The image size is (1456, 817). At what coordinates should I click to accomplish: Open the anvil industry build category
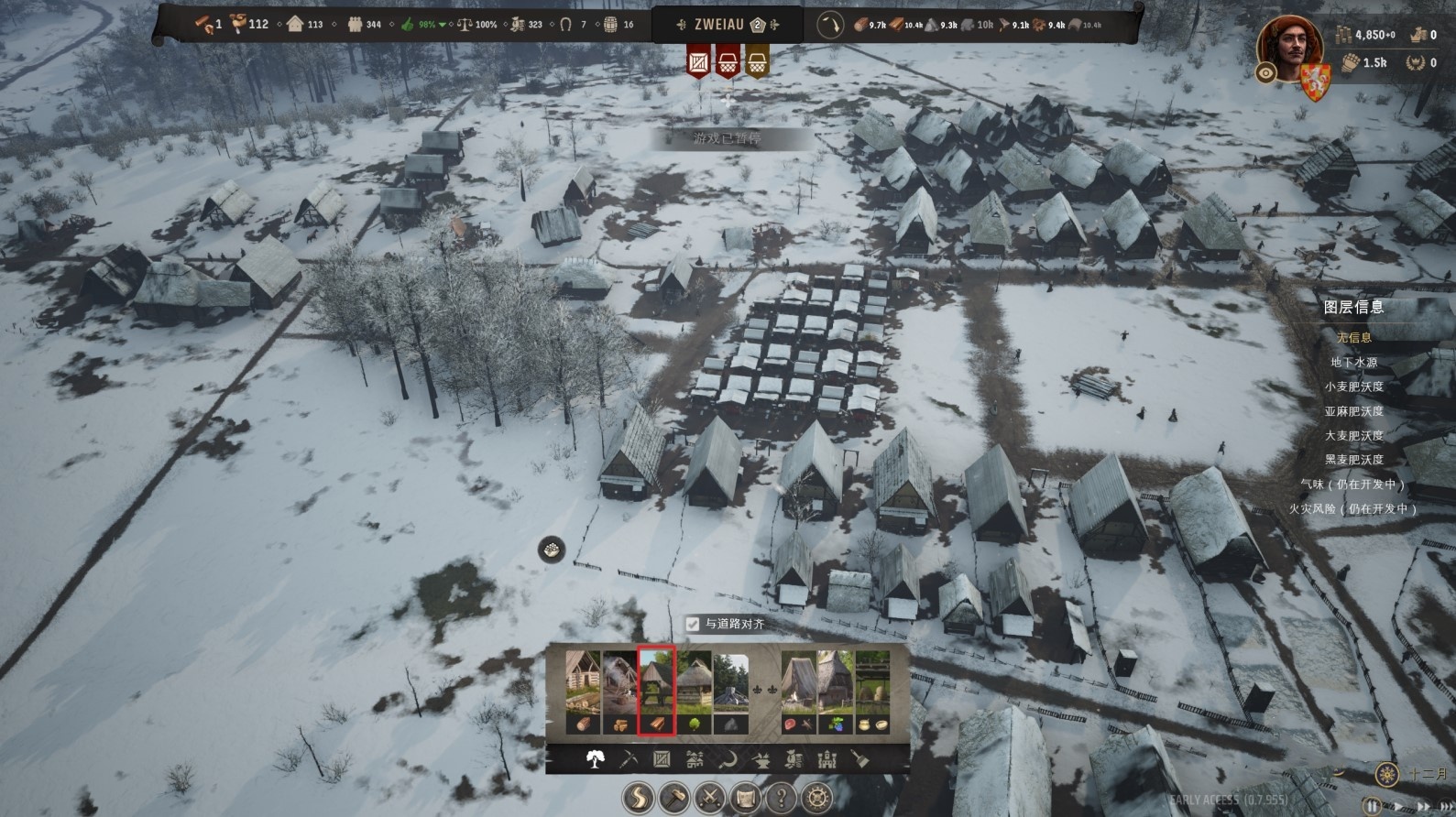761,759
